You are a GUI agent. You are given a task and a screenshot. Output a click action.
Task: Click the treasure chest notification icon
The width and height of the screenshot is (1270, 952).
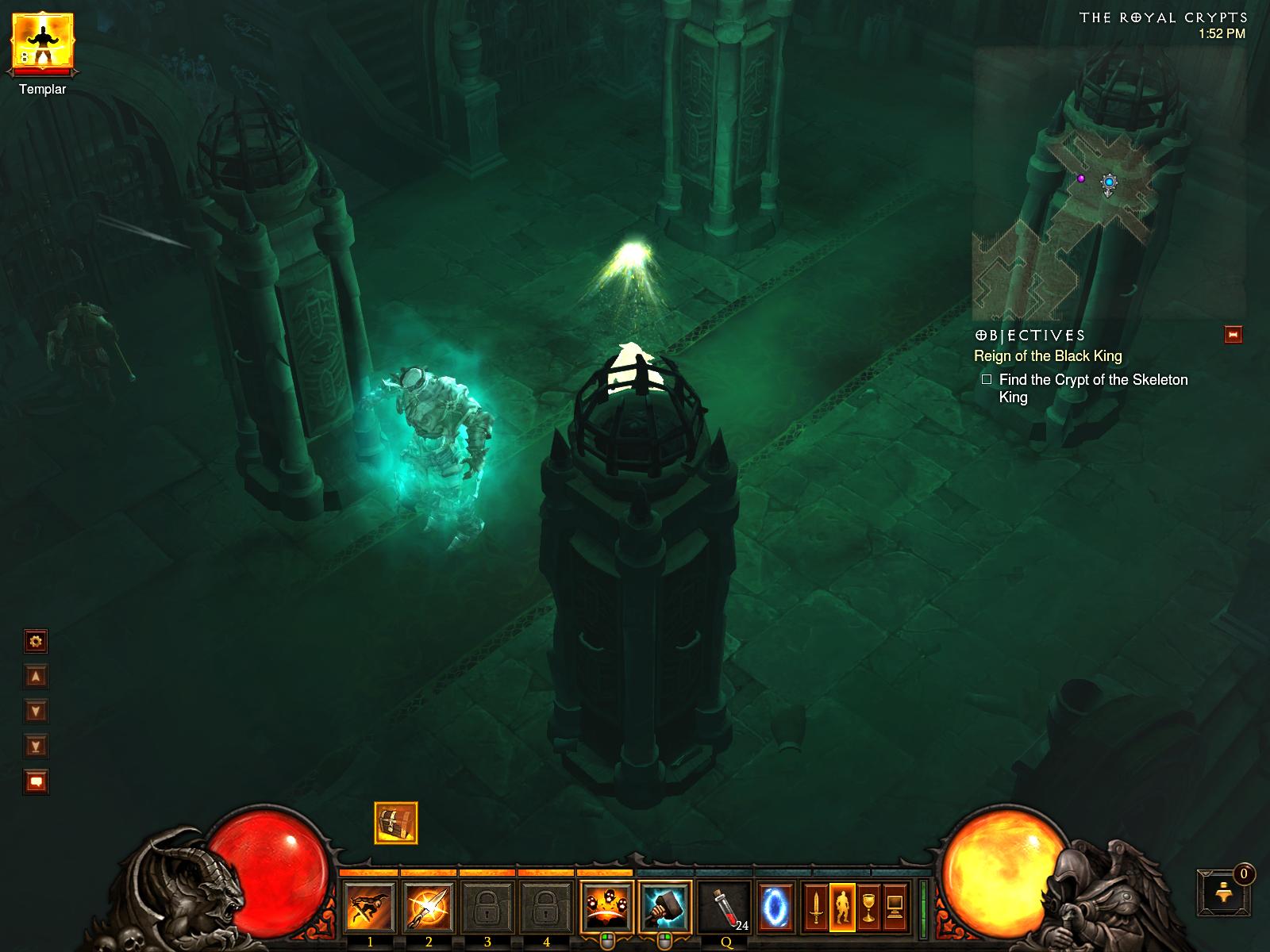(395, 823)
